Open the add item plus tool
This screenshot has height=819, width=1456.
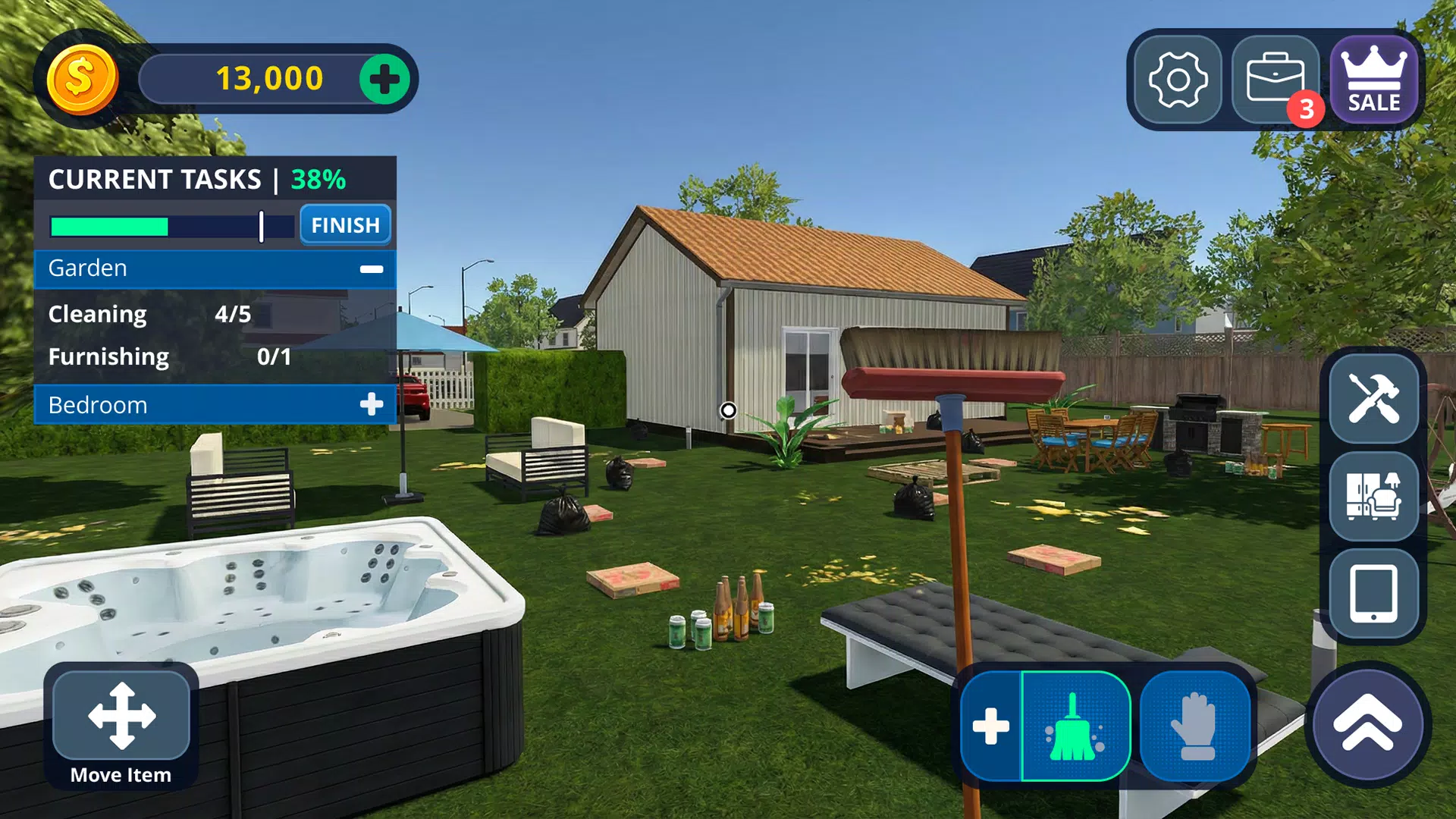pos(990,726)
